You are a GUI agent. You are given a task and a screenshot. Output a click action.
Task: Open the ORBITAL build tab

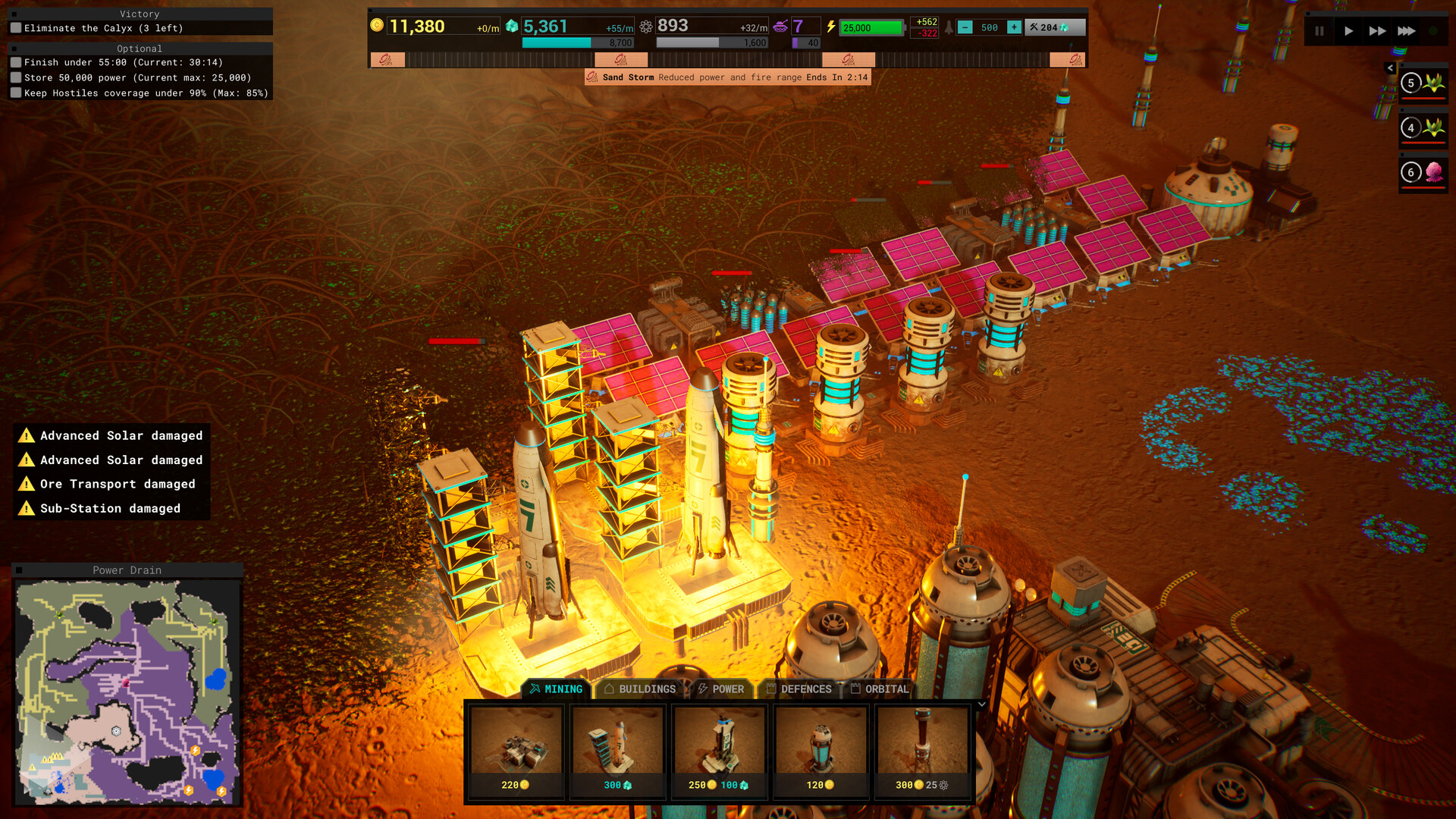[x=882, y=689]
